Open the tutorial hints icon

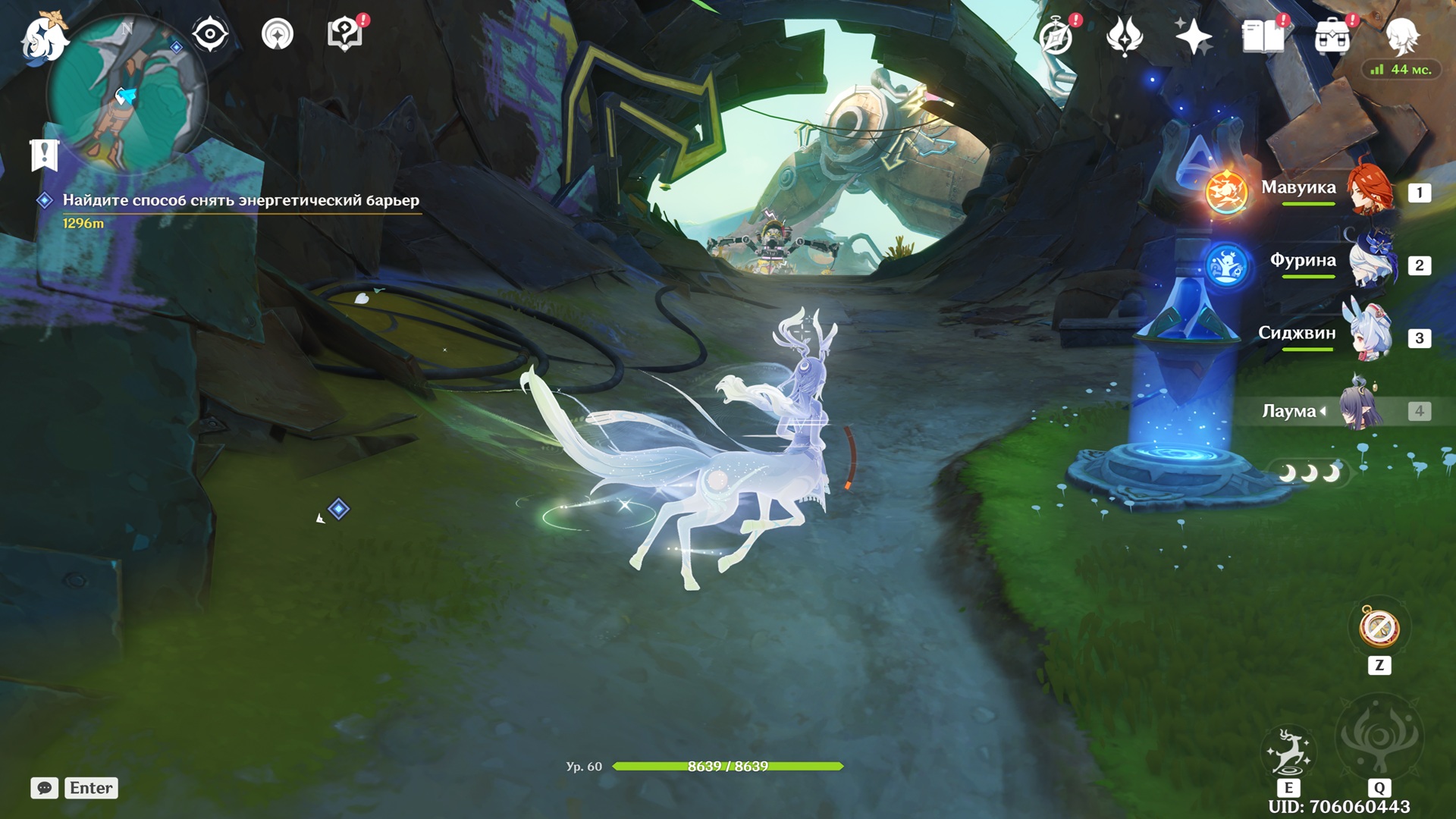[344, 34]
